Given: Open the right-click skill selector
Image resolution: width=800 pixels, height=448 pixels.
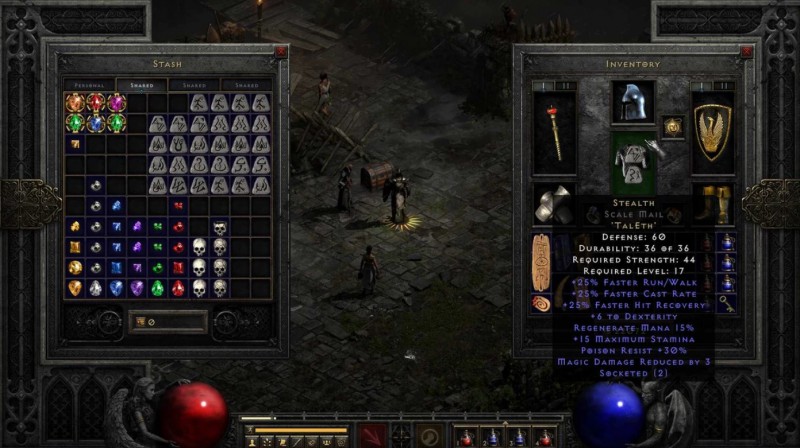Looking at the screenshot, I should [x=428, y=436].
